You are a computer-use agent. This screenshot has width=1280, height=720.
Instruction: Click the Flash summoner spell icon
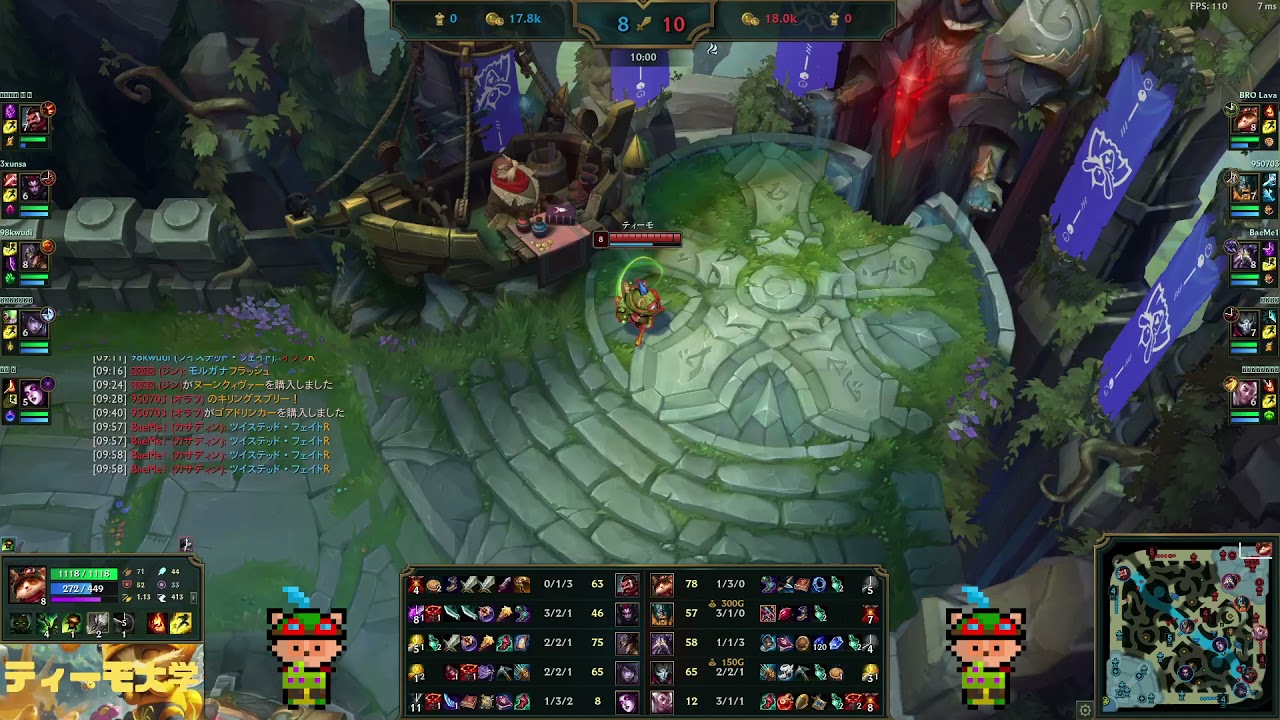[x=181, y=624]
